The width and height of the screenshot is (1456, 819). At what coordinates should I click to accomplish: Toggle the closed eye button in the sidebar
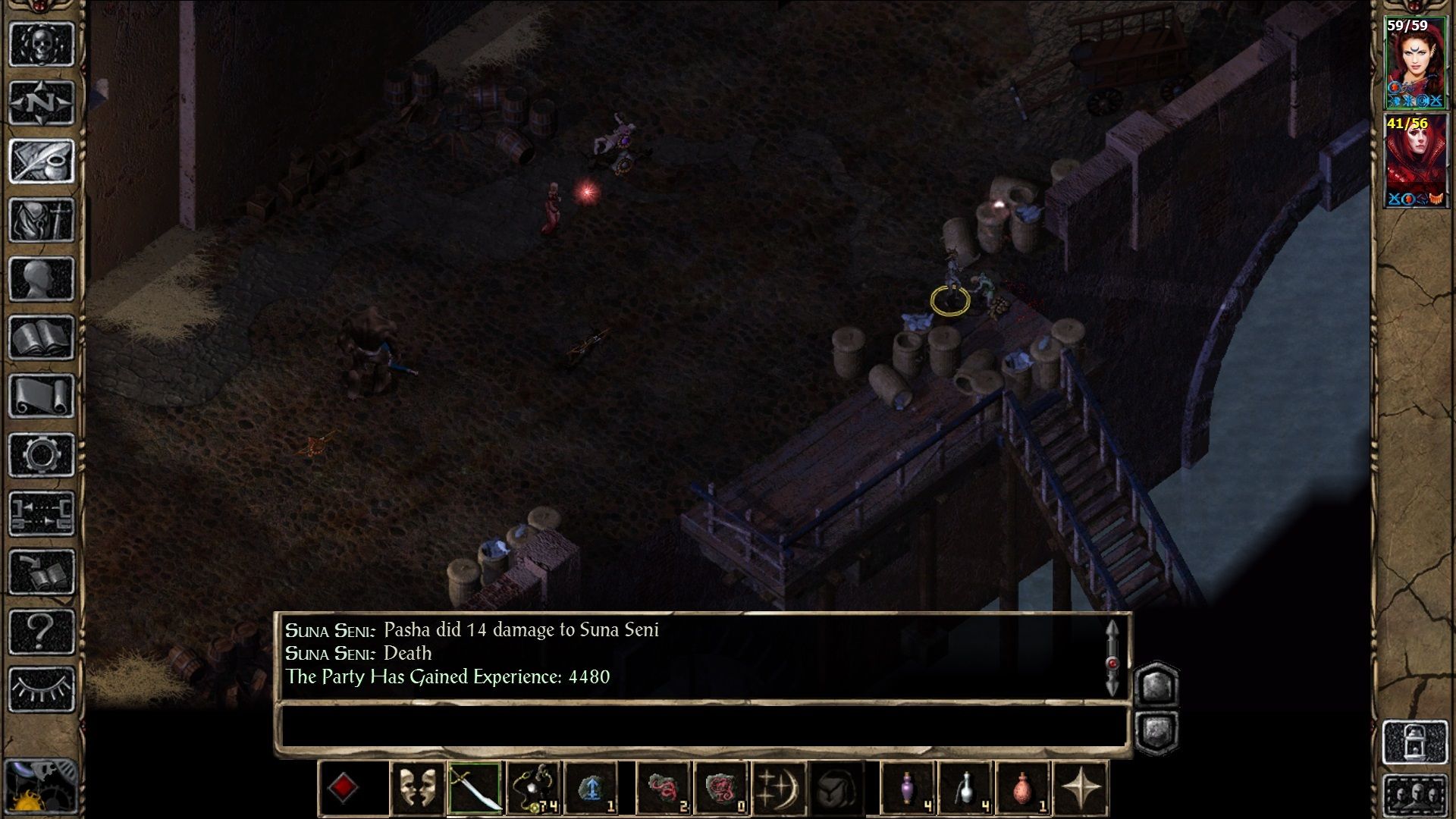[42, 689]
